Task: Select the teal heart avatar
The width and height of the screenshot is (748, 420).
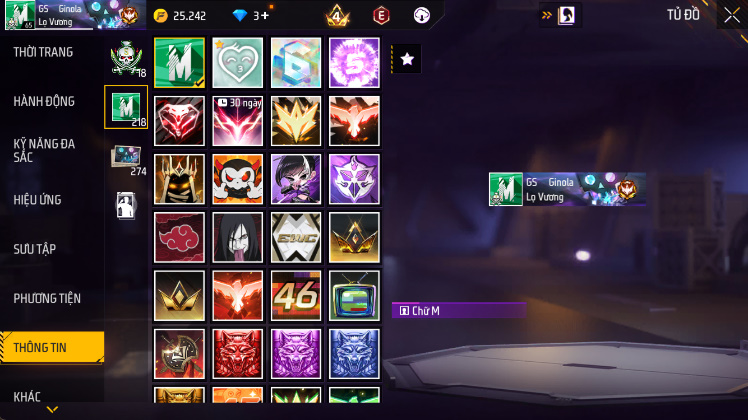Action: [238, 63]
